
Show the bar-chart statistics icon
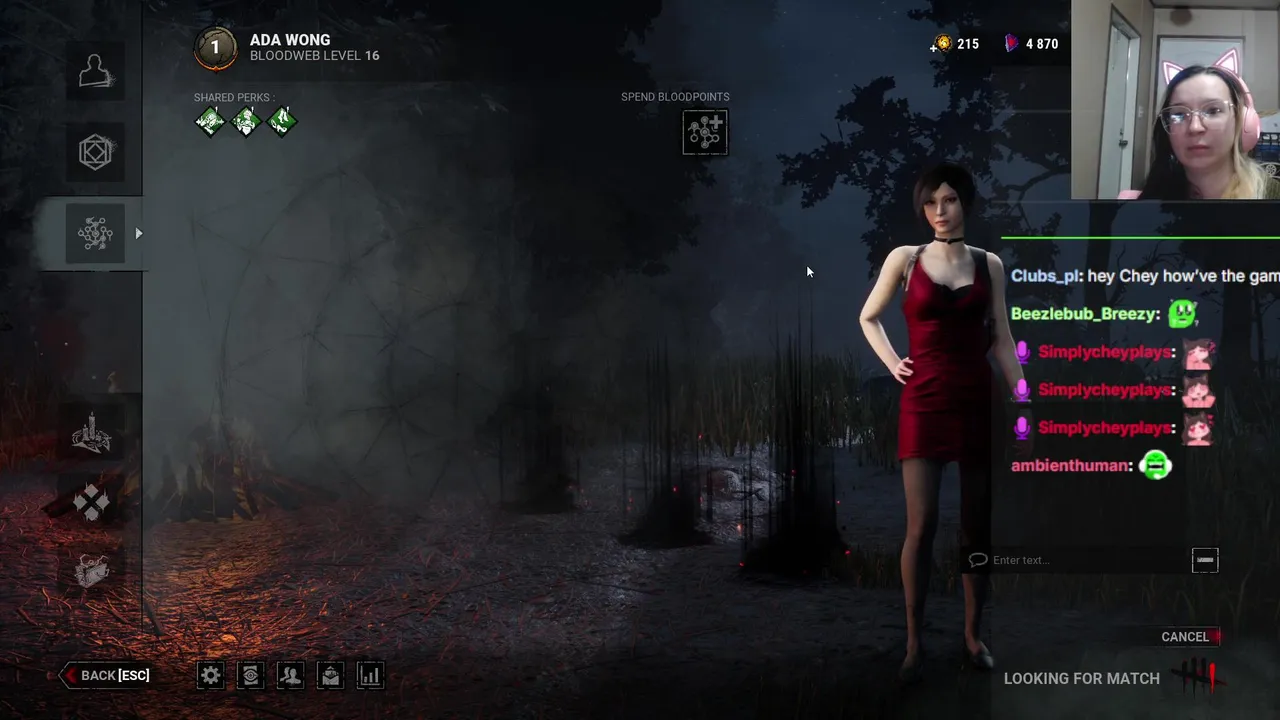[370, 676]
